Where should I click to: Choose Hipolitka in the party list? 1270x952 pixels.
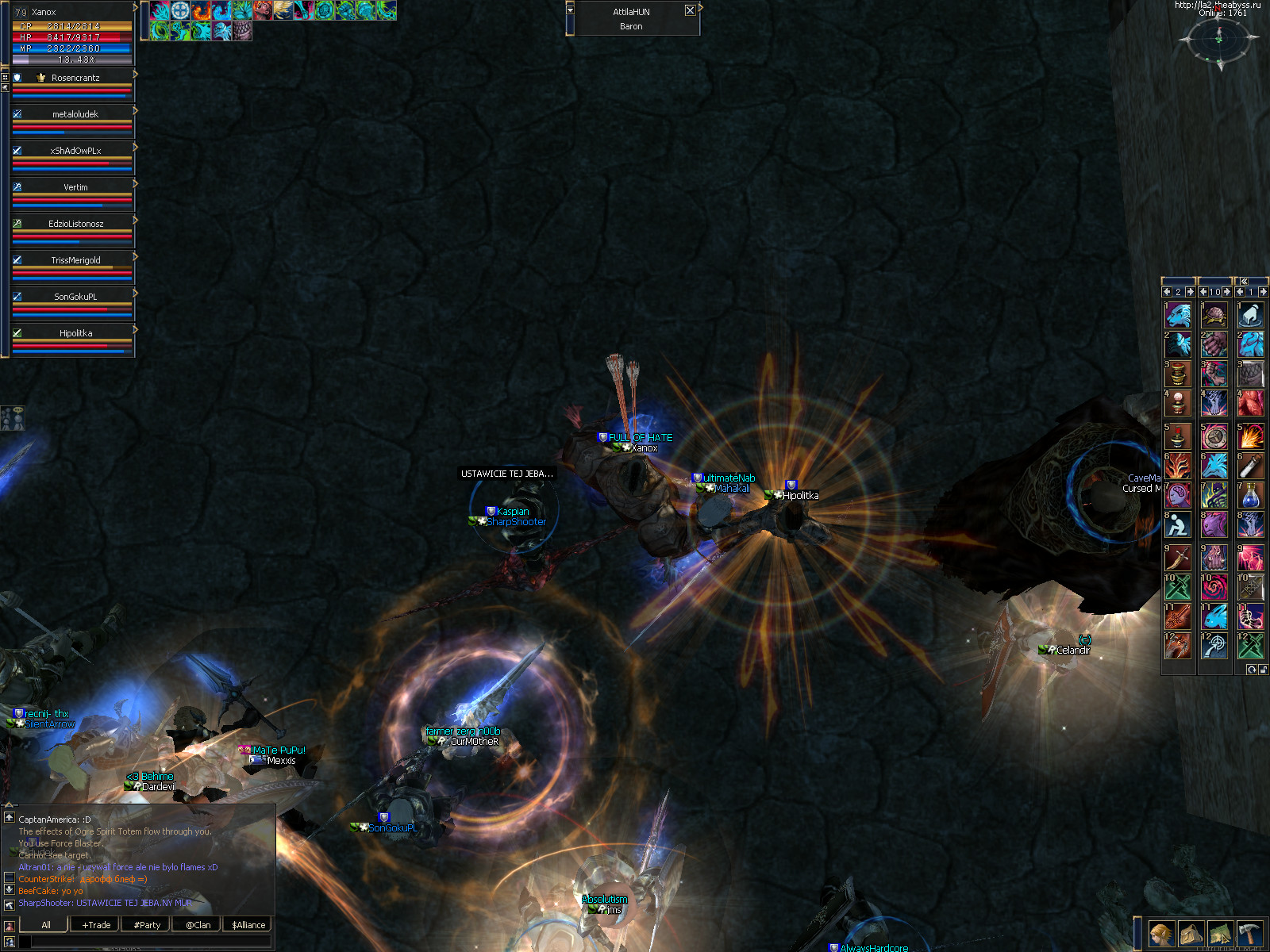(x=75, y=333)
